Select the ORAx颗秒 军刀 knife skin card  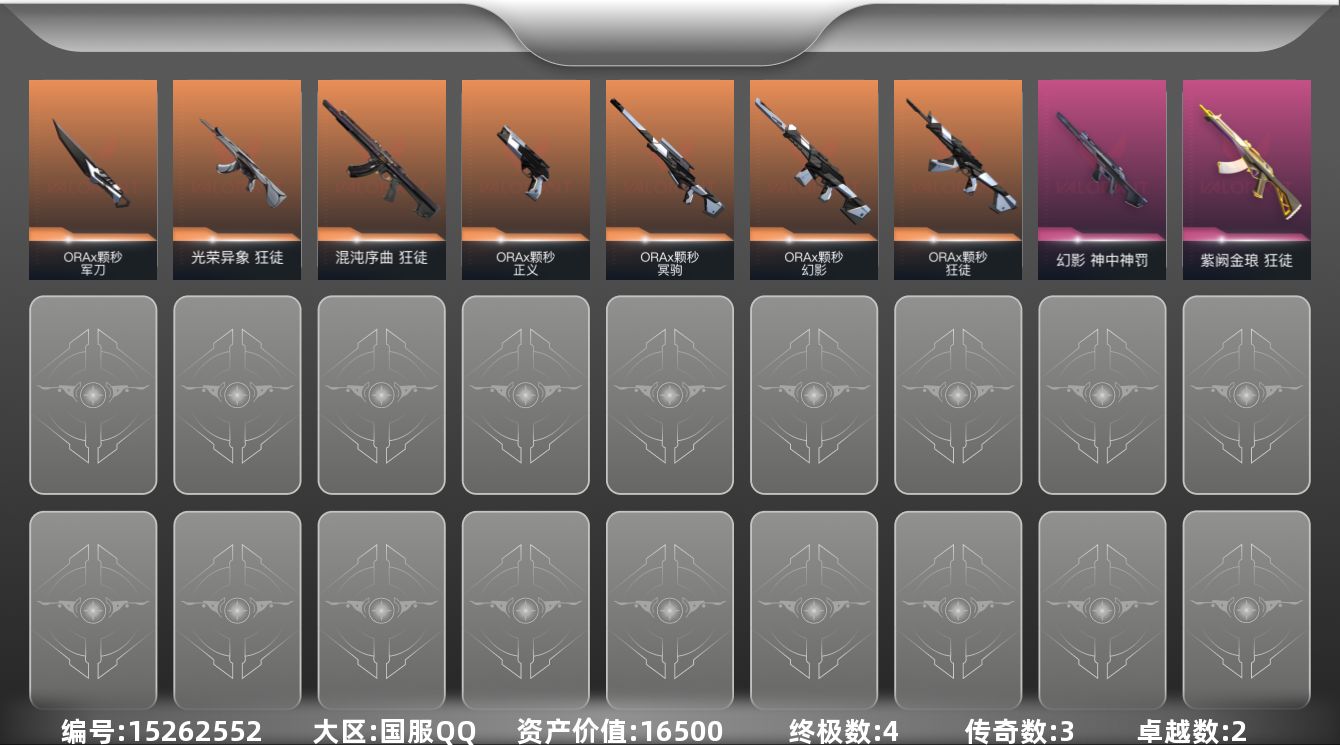coord(93,180)
